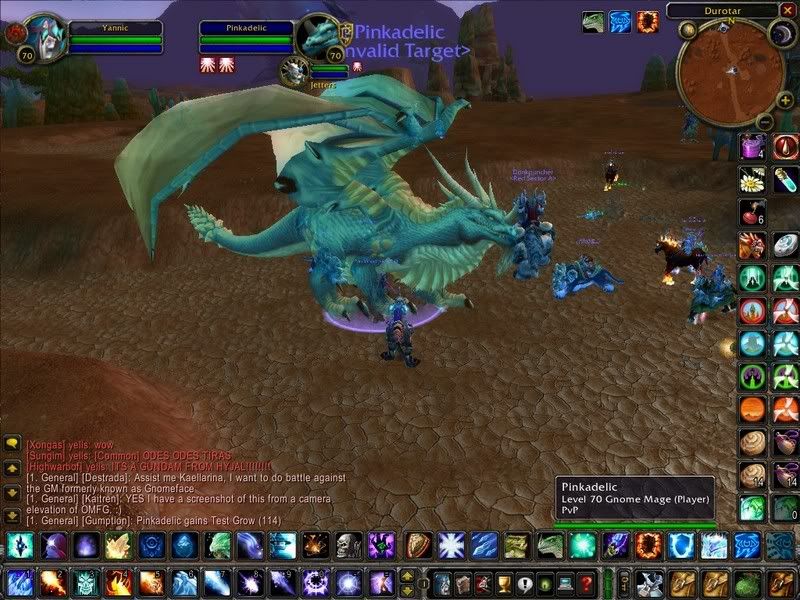Use the cinnamon roll food item
800x600 pixels.
(x=752, y=443)
